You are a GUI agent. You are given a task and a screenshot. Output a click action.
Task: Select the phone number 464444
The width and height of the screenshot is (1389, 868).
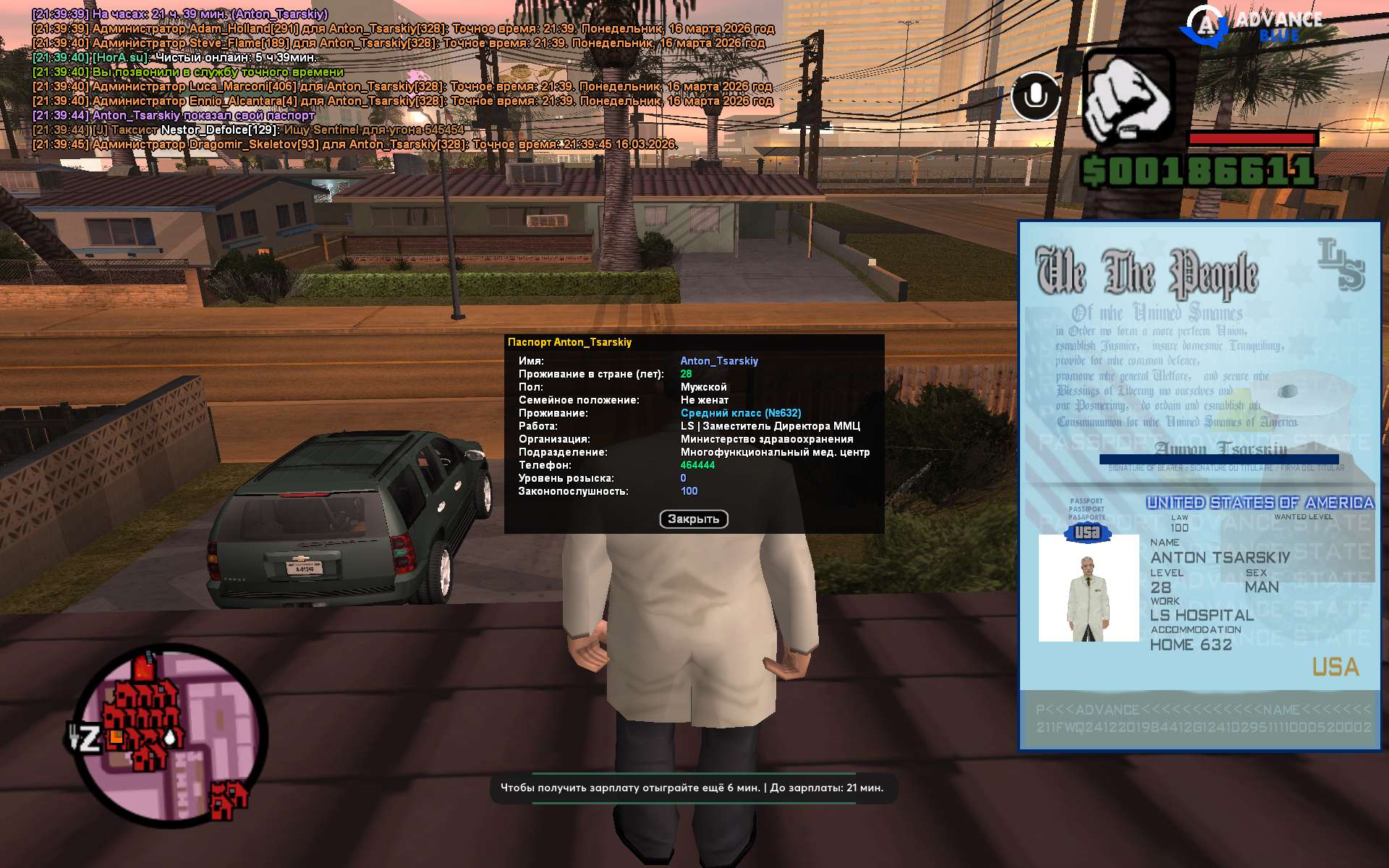[x=697, y=465]
